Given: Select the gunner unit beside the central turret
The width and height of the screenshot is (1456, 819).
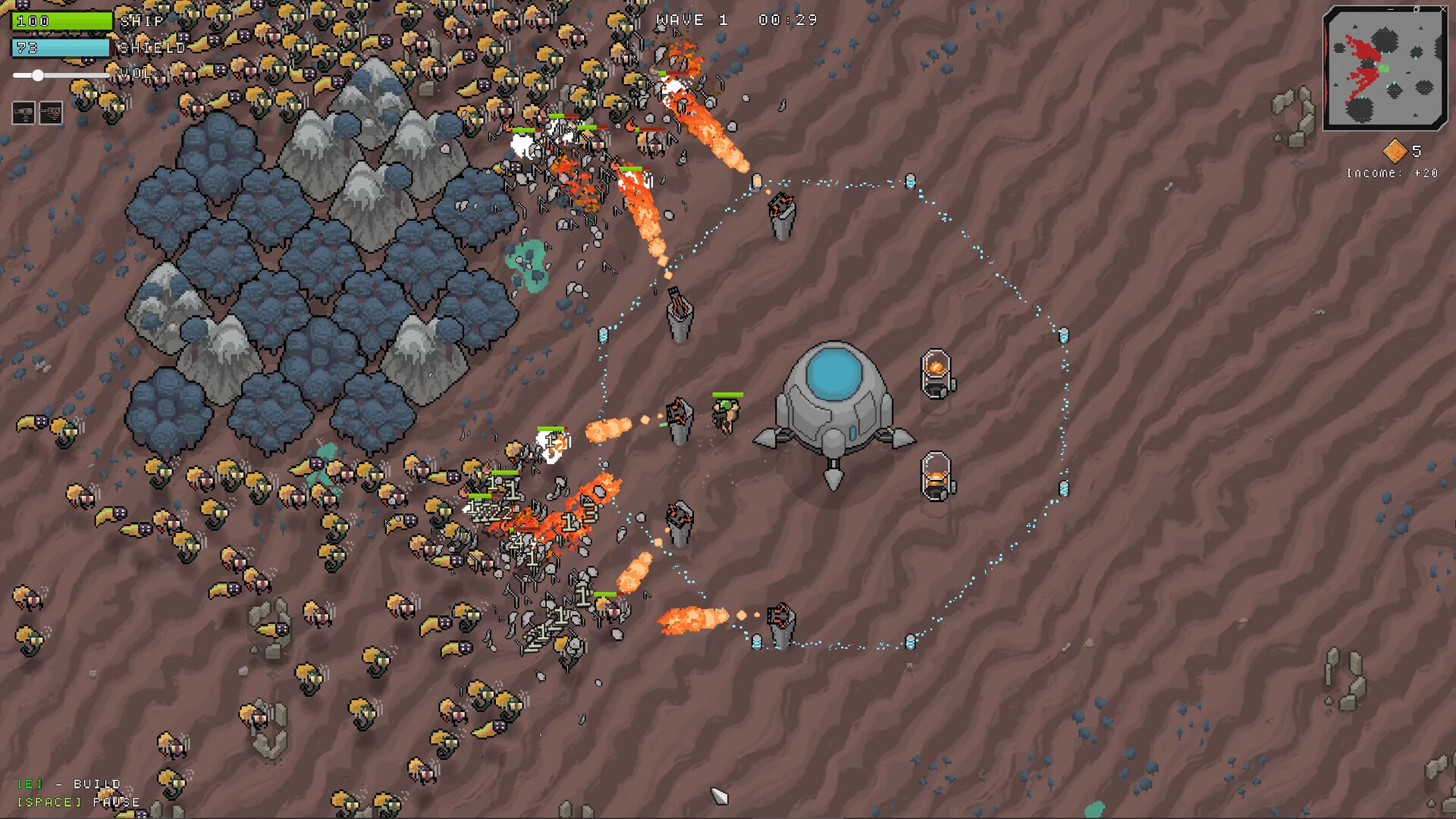Looking at the screenshot, I should [x=726, y=413].
